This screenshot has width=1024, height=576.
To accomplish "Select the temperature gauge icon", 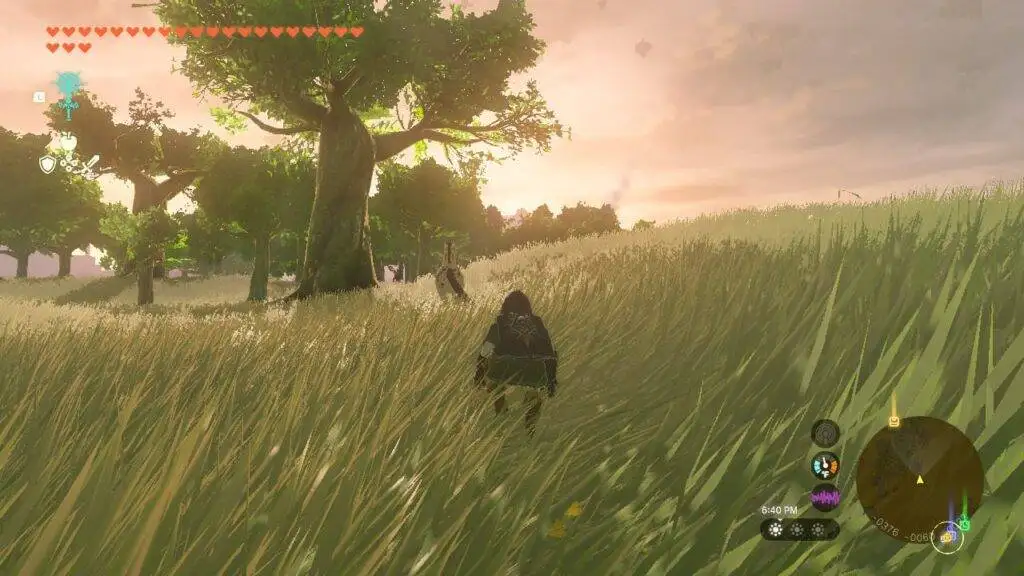I will coord(825,465).
